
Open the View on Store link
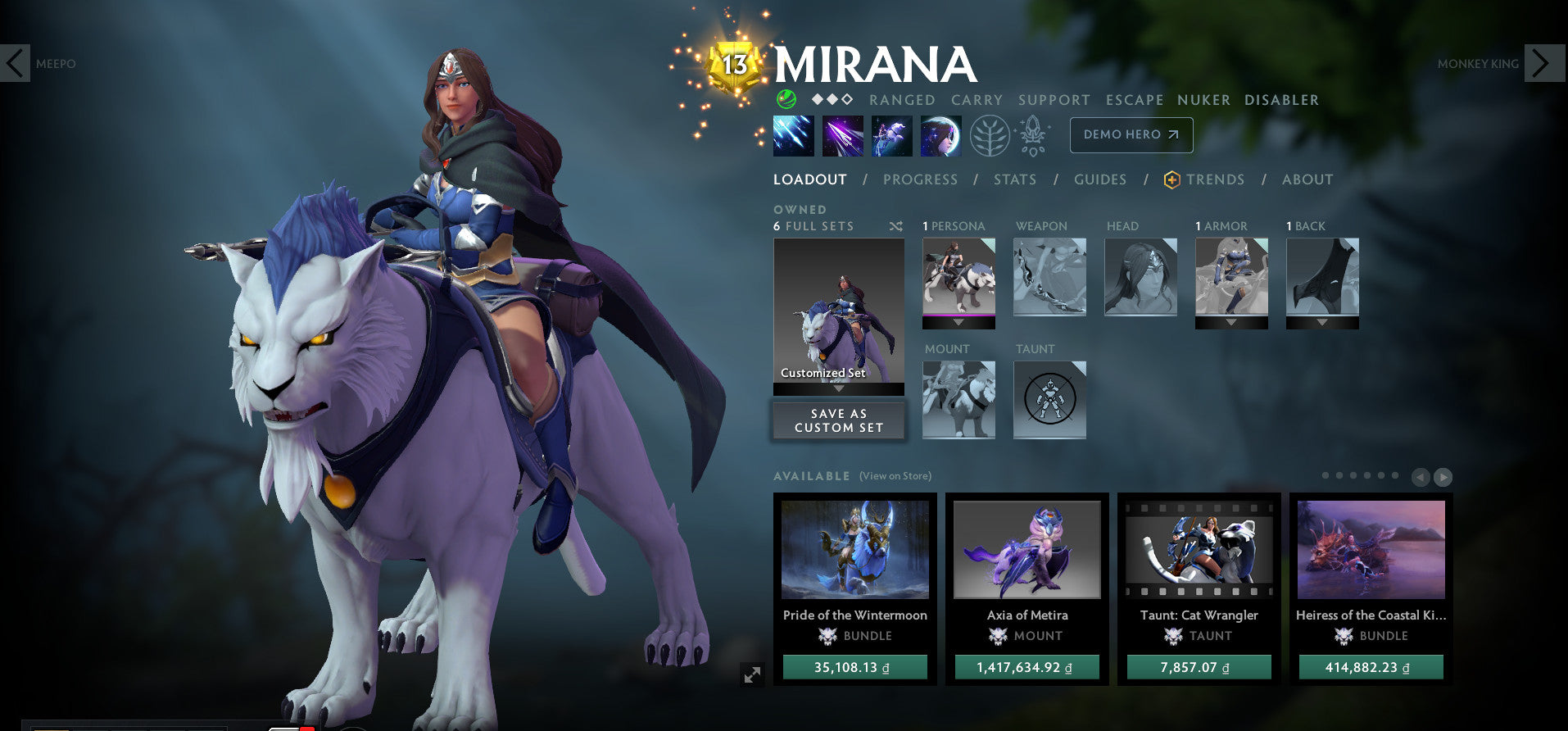click(x=895, y=475)
